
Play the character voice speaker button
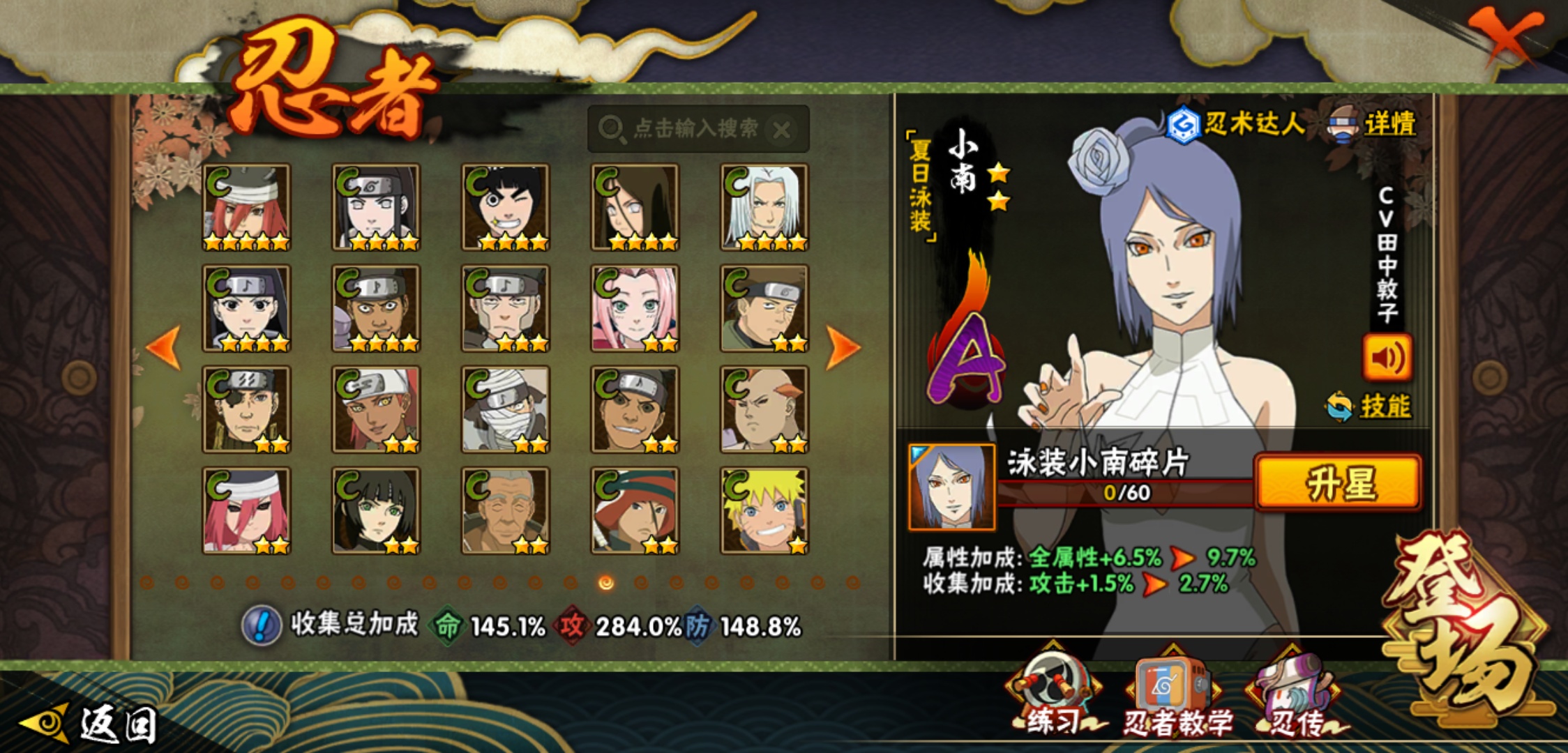tap(1387, 358)
